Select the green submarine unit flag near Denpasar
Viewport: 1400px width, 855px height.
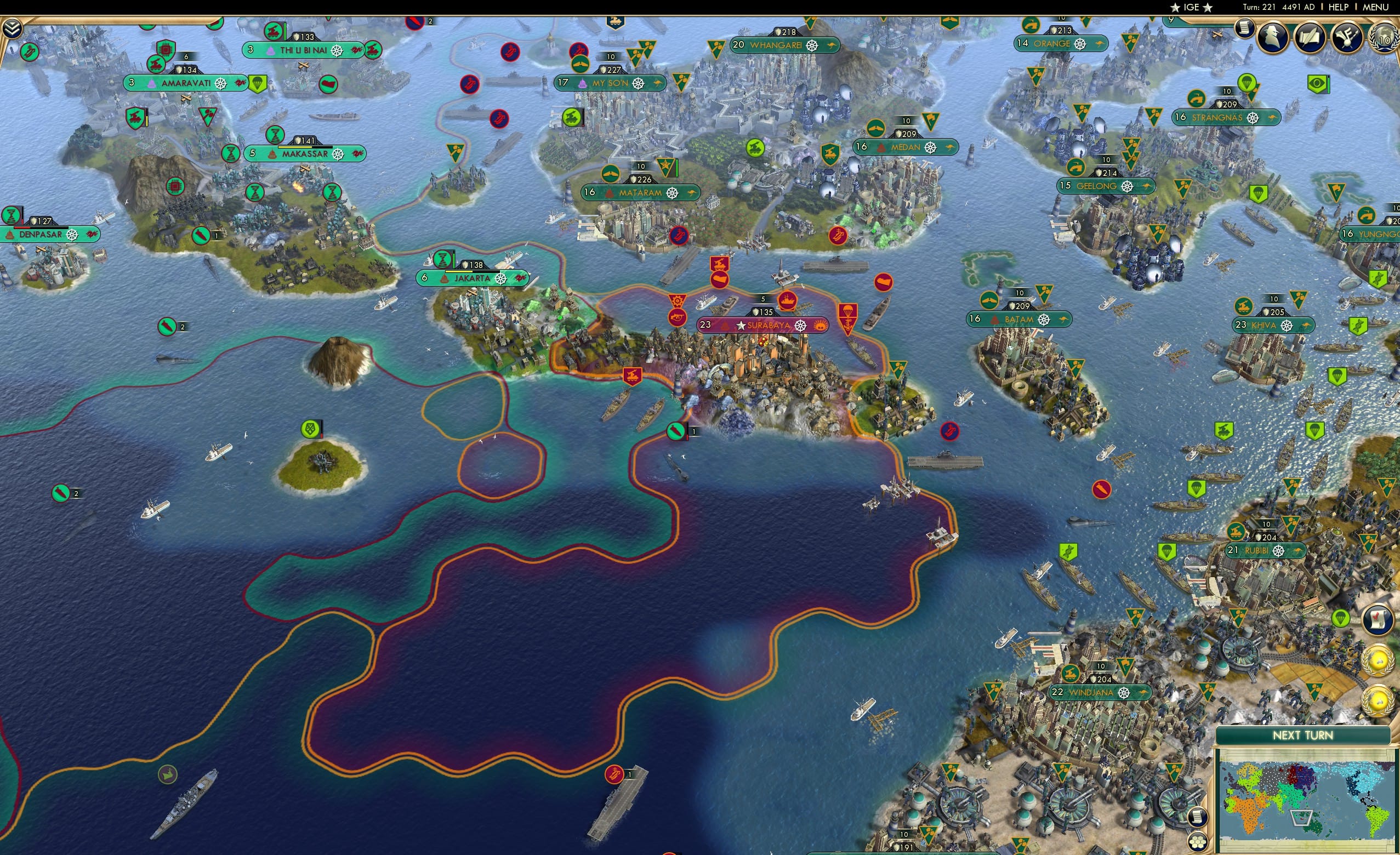tap(201, 236)
